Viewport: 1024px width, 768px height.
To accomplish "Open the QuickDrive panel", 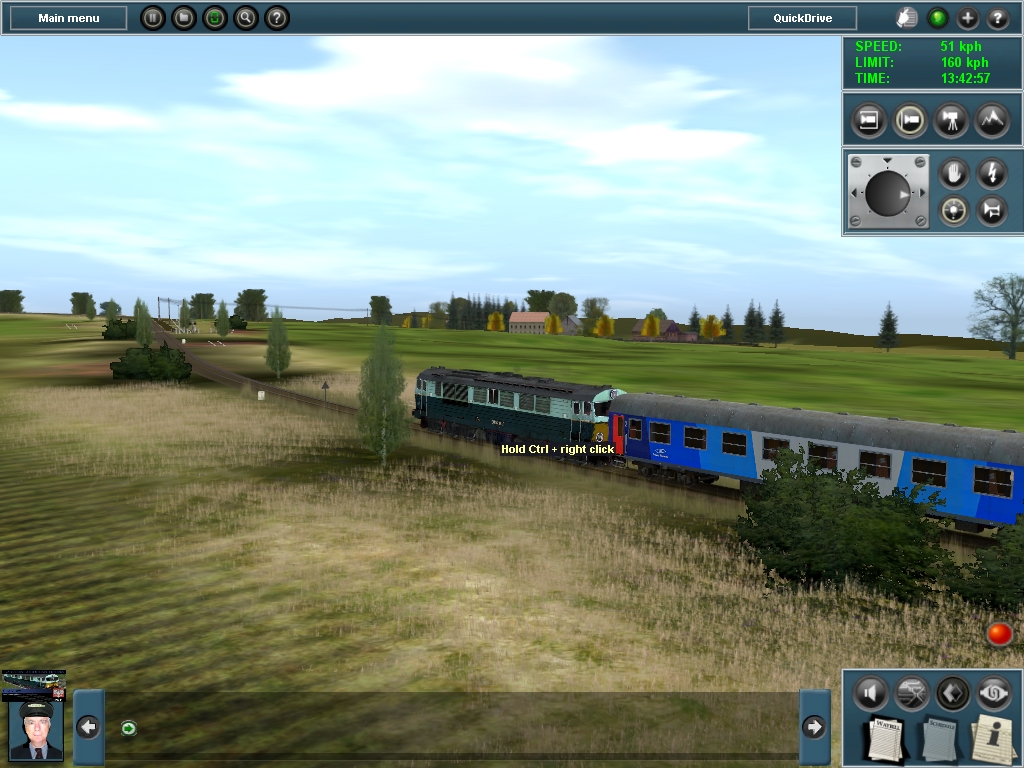I will [802, 18].
